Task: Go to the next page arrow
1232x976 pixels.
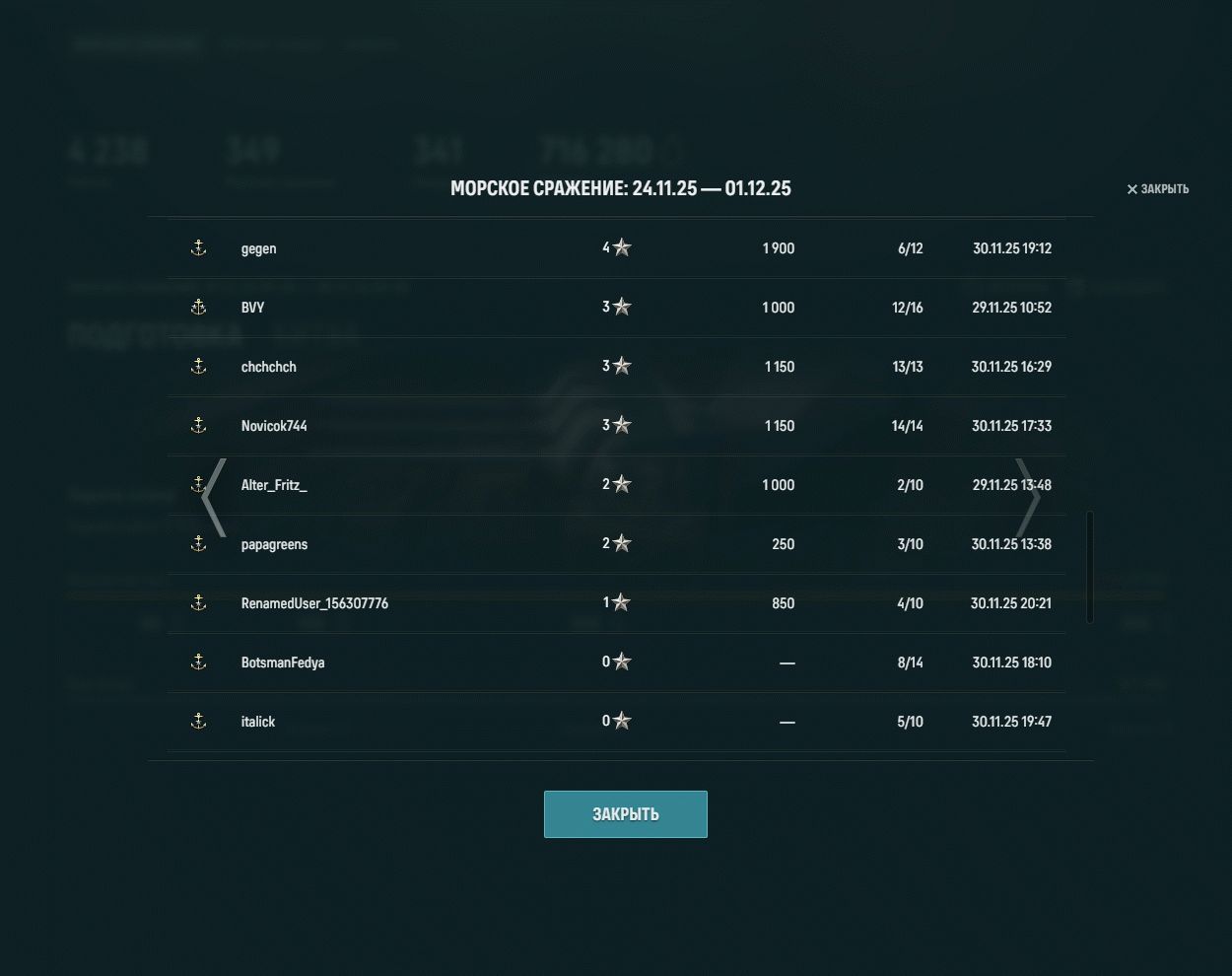Action: (1027, 498)
